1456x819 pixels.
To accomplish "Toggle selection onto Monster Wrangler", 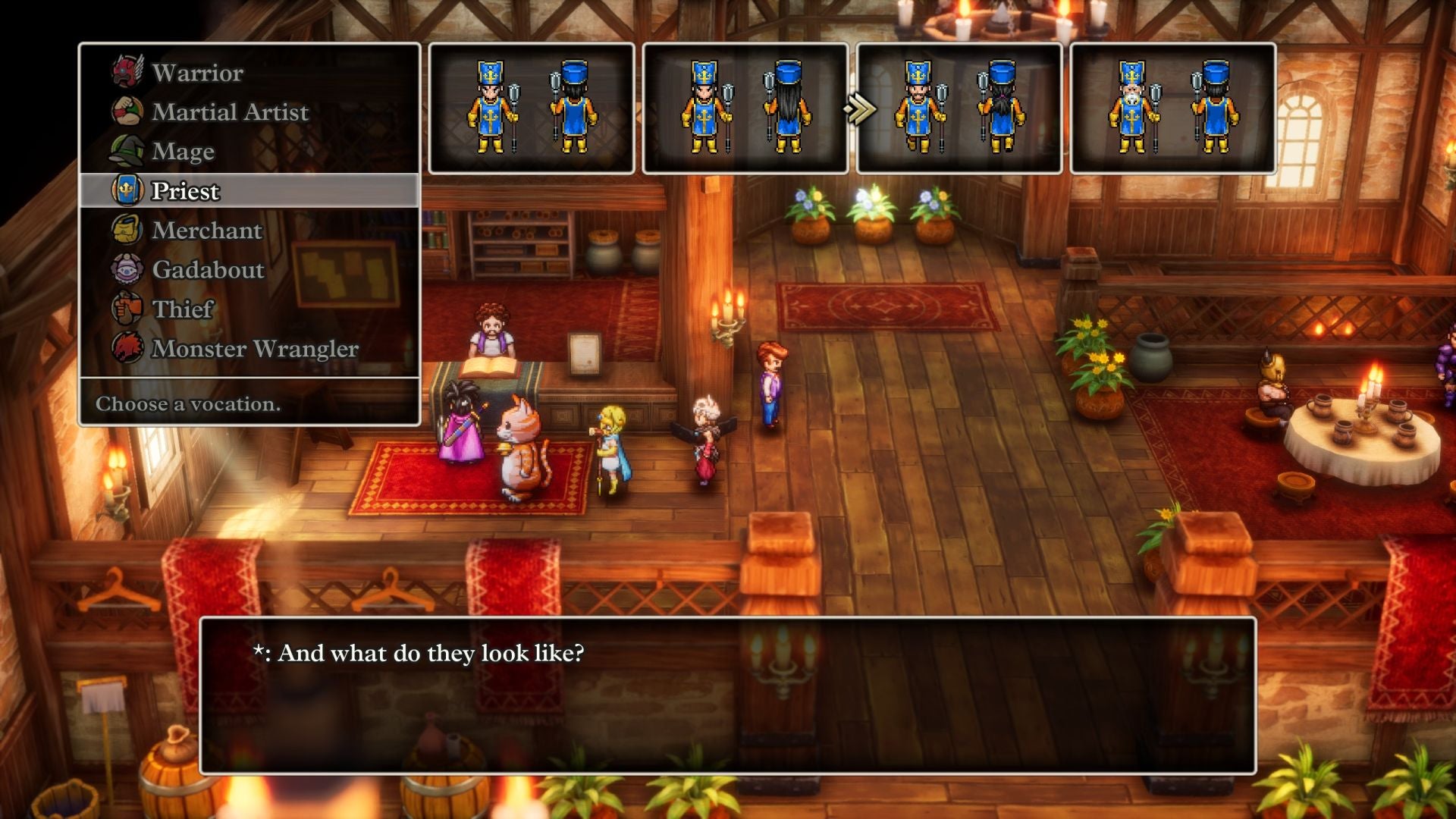I will coord(254,349).
